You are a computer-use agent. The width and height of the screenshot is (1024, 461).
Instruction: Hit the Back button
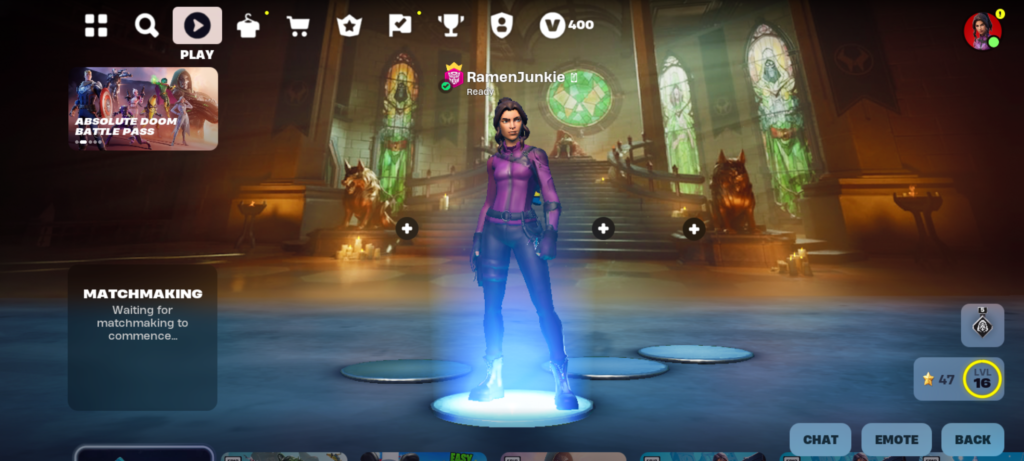pos(972,439)
